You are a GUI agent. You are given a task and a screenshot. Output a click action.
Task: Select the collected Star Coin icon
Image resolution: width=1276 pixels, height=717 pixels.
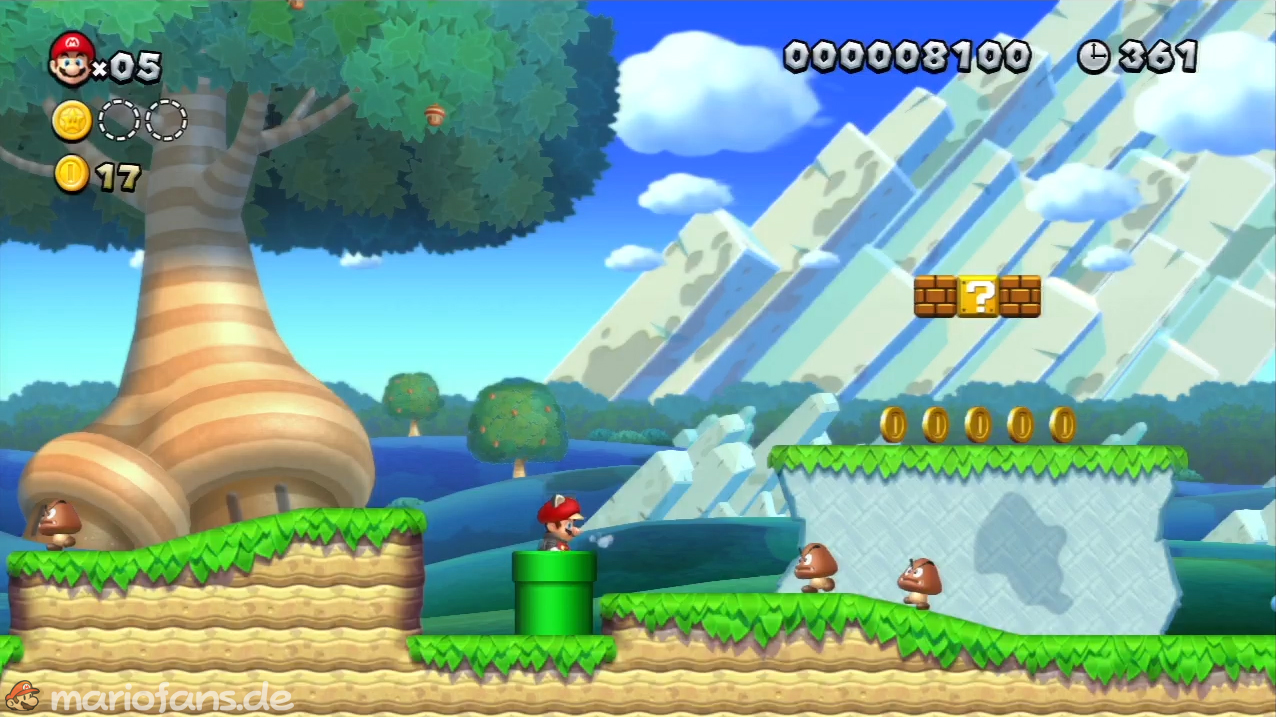[x=72, y=121]
